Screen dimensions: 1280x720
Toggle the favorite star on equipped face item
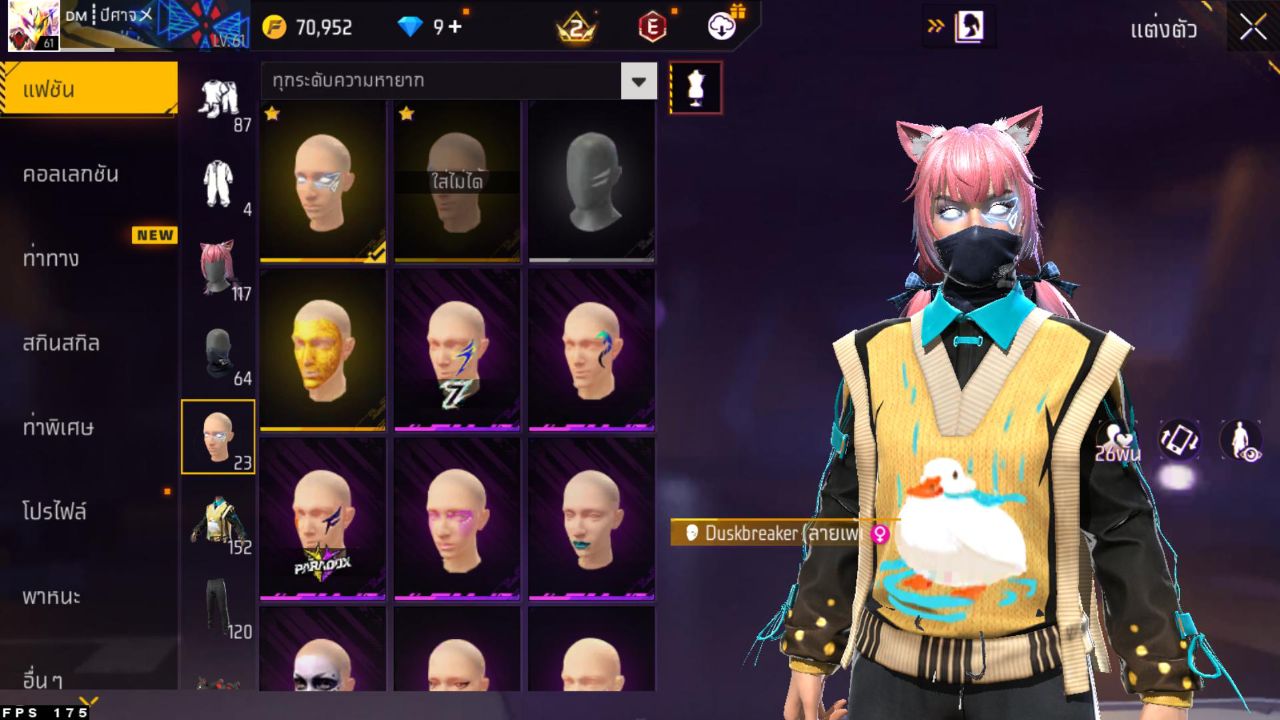coord(271,116)
